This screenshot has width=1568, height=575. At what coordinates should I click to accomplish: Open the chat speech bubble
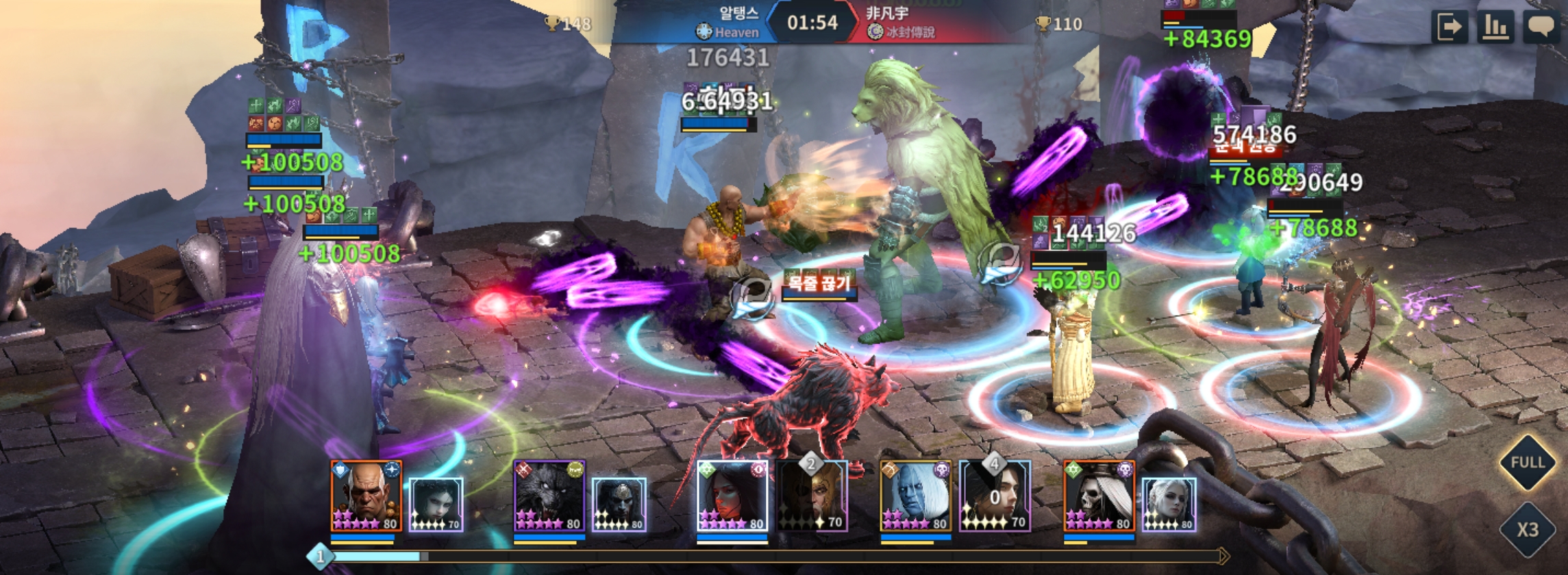tap(1541, 27)
